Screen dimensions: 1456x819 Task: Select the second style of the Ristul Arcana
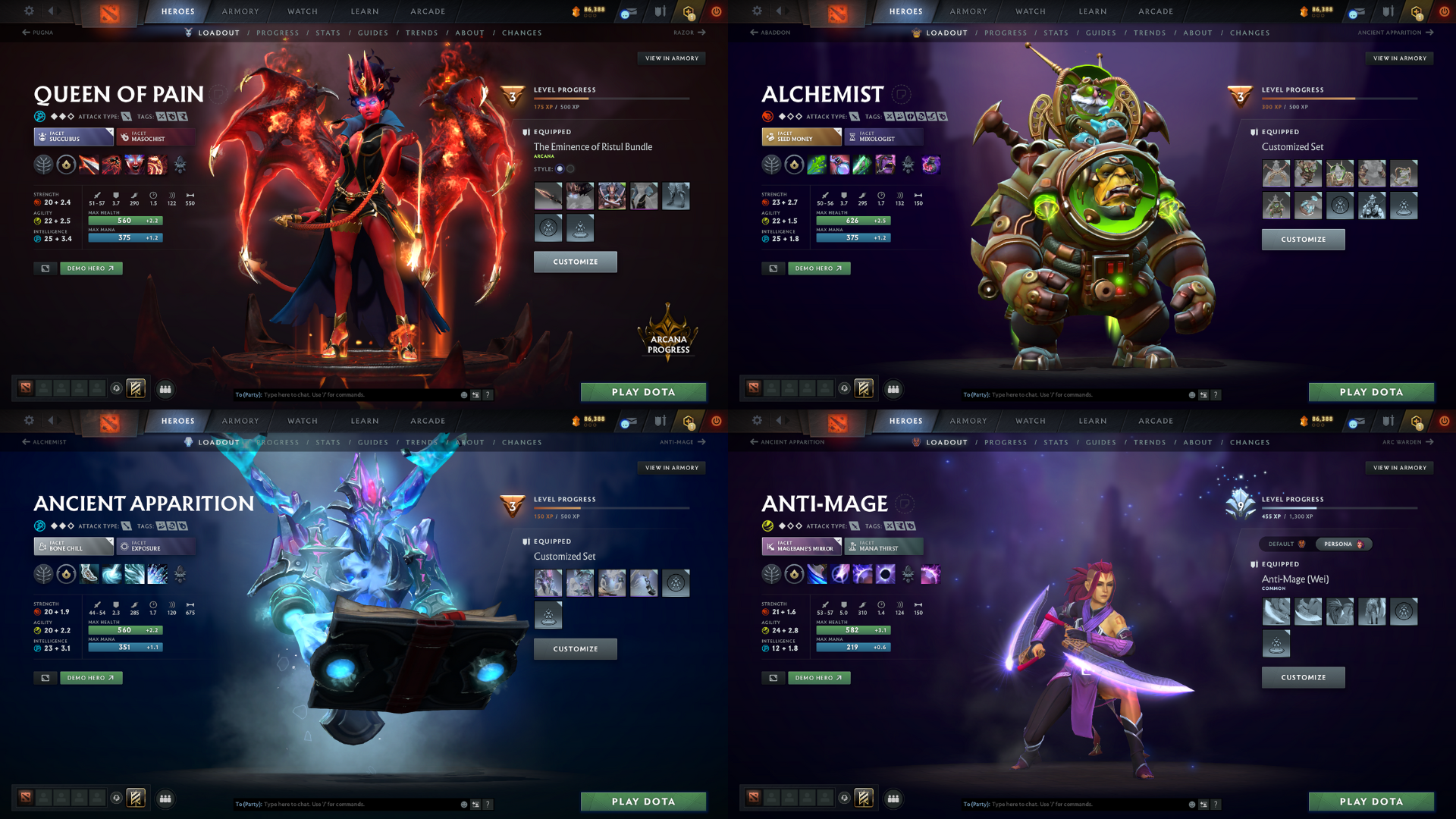click(x=570, y=169)
